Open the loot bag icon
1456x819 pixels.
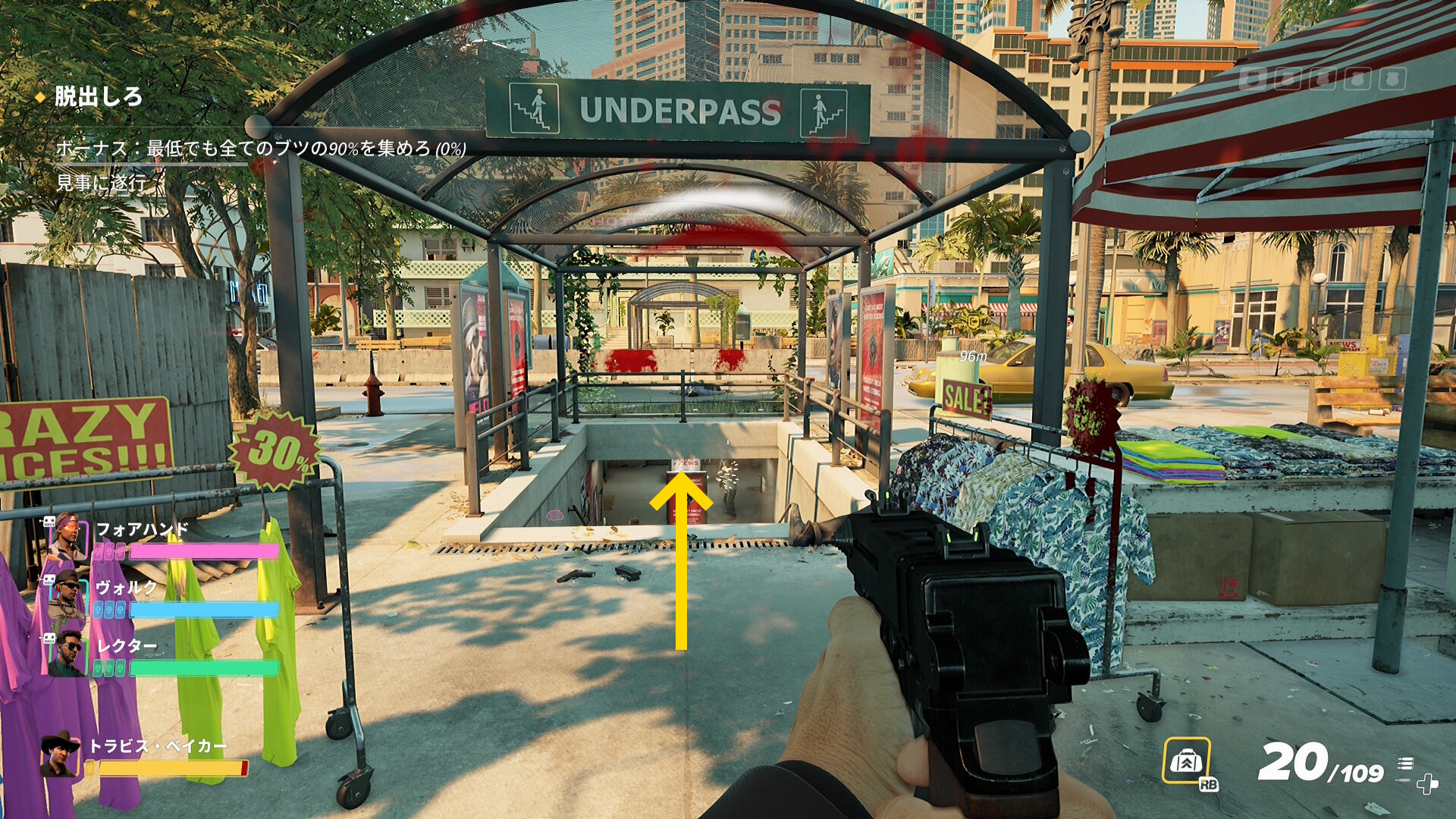click(x=1186, y=760)
